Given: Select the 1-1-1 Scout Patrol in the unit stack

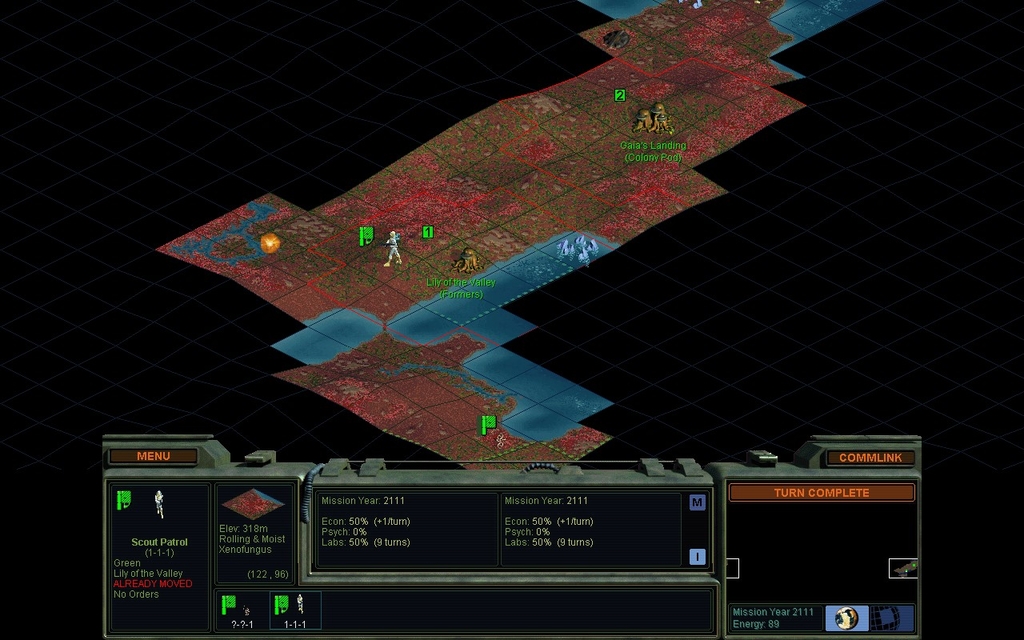Looking at the screenshot, I should (x=295, y=609).
